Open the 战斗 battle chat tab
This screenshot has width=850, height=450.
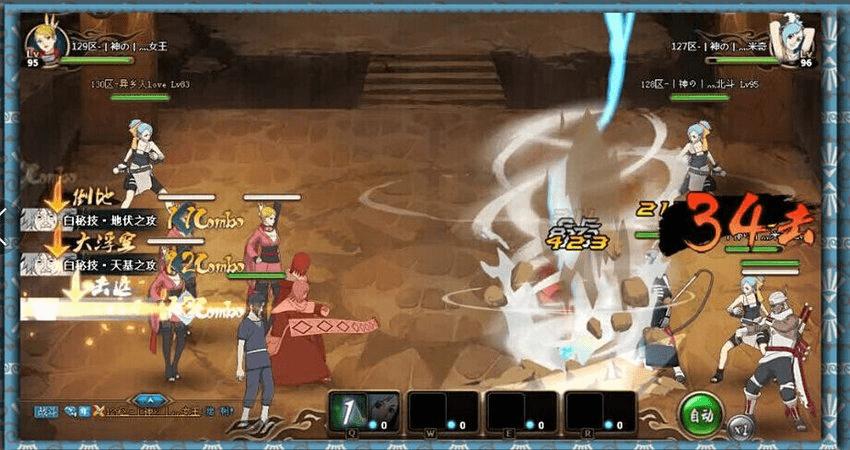click(x=46, y=411)
